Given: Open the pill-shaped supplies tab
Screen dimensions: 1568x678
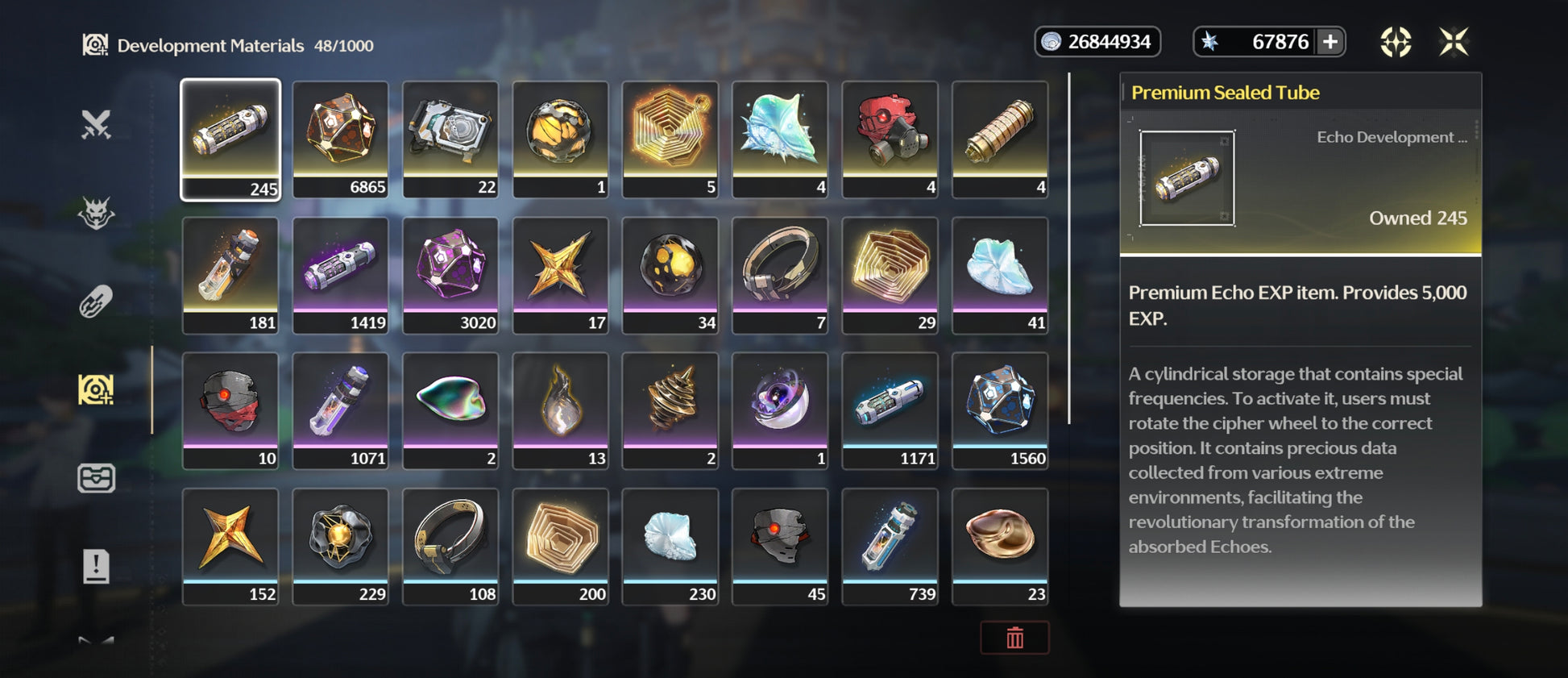Looking at the screenshot, I should click(x=96, y=302).
